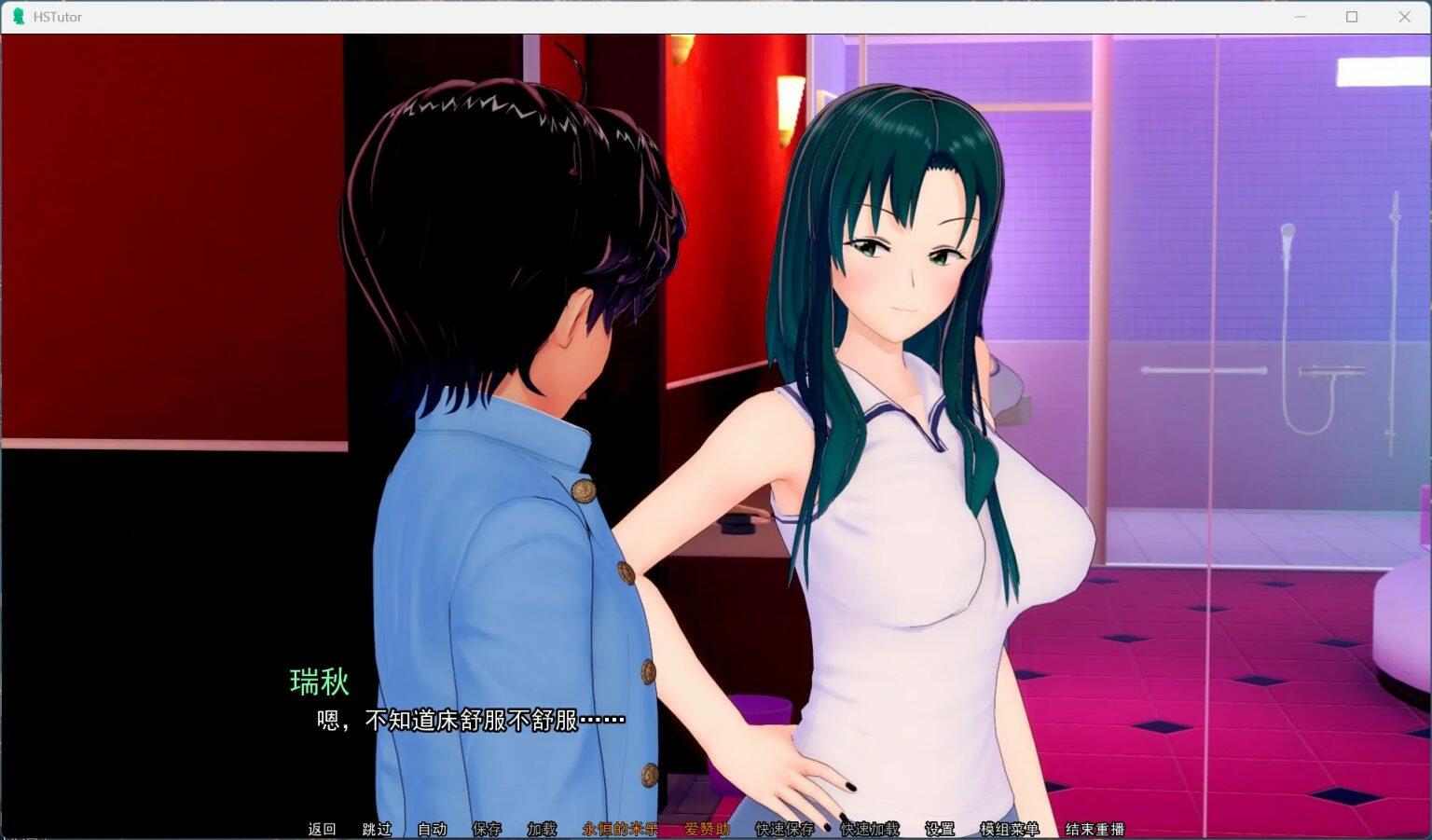Viewport: 1432px width, 840px height.
Task: Click the orange 永恒的米乐 link
Action: [620, 829]
